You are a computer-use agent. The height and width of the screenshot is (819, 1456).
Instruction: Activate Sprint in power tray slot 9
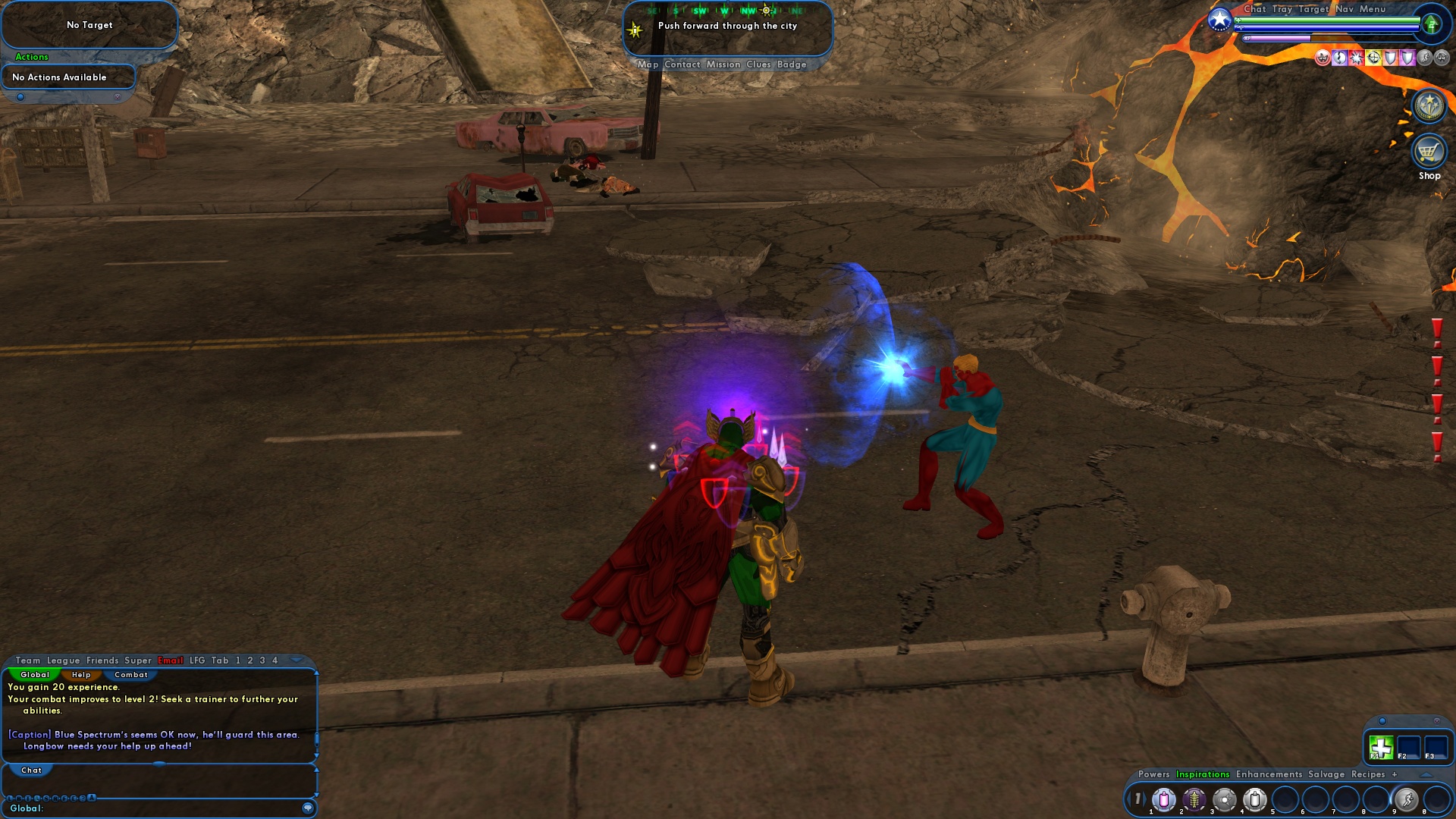(x=1406, y=799)
